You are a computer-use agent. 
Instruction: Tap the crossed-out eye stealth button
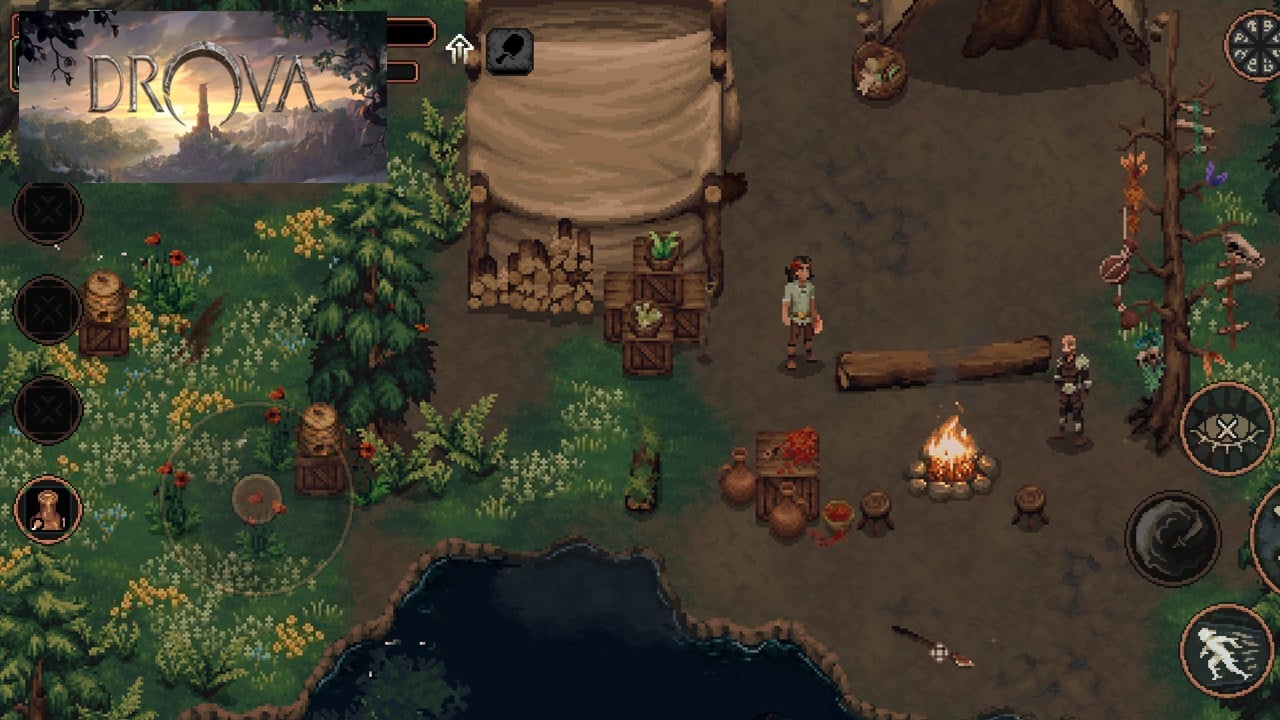(x=1226, y=429)
